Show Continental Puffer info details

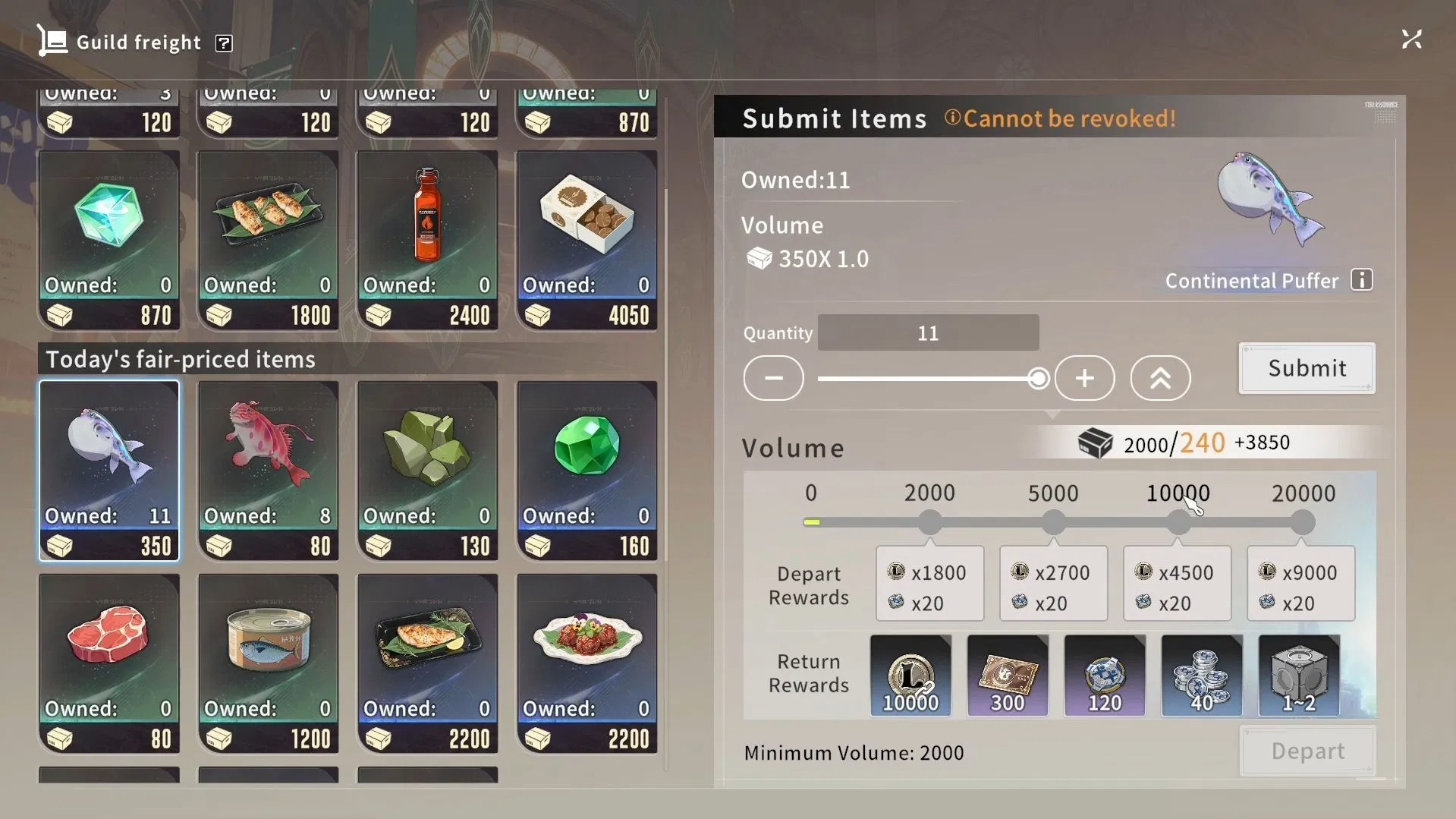[1362, 280]
